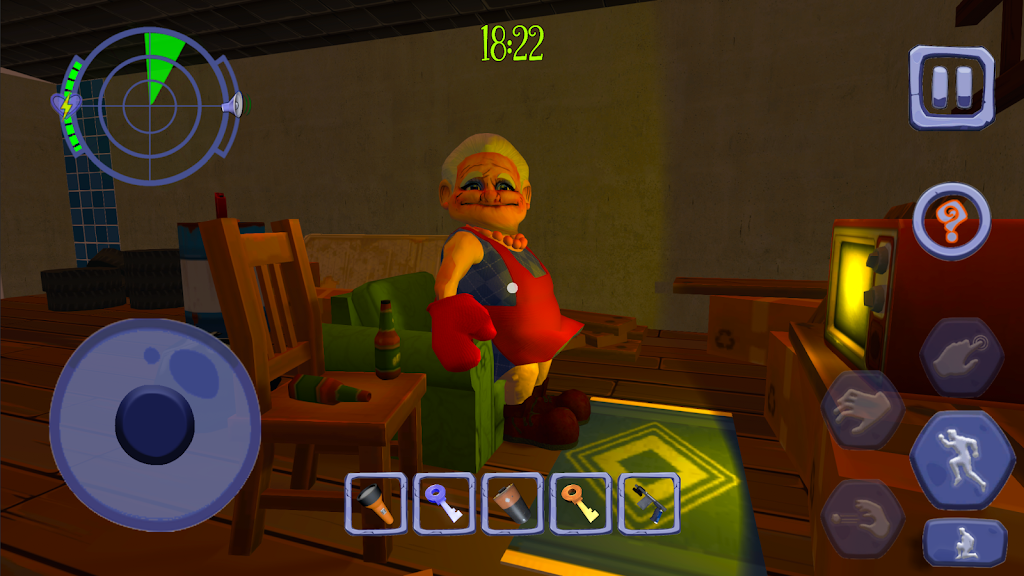The width and height of the screenshot is (1024, 576).
Task: Toggle the running man sprint button
Action: pos(961,461)
